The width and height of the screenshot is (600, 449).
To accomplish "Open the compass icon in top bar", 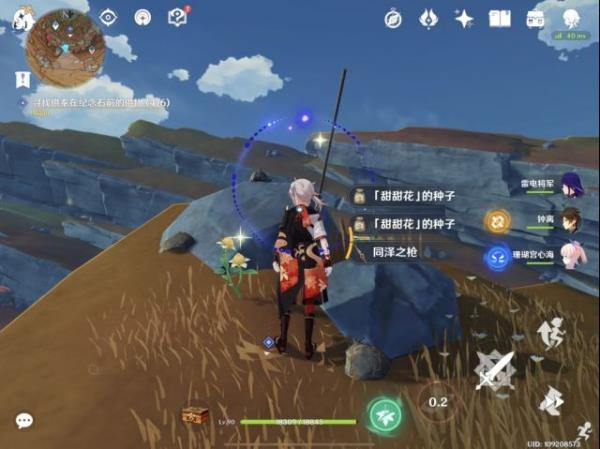I will point(393,18).
